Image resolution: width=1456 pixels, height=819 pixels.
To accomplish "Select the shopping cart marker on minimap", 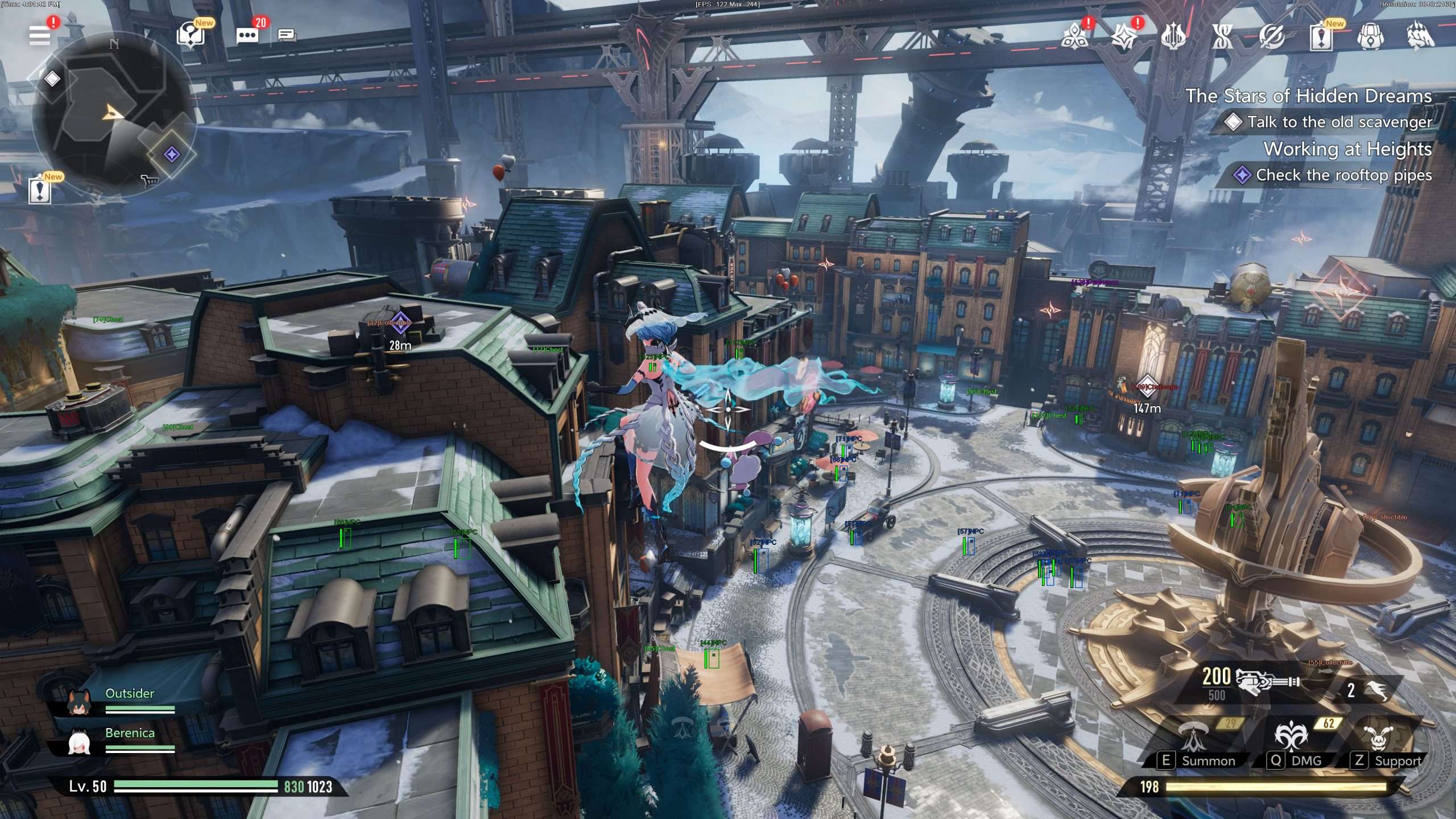I will coord(149,181).
